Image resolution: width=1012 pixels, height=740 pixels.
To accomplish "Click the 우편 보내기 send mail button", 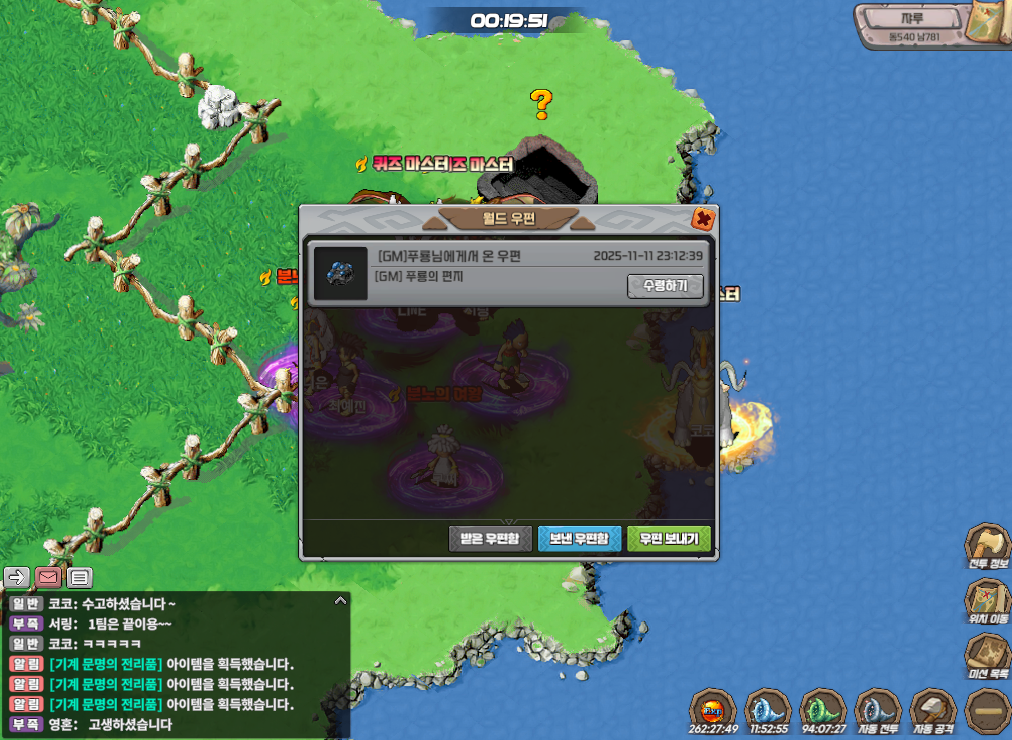I will point(669,539).
